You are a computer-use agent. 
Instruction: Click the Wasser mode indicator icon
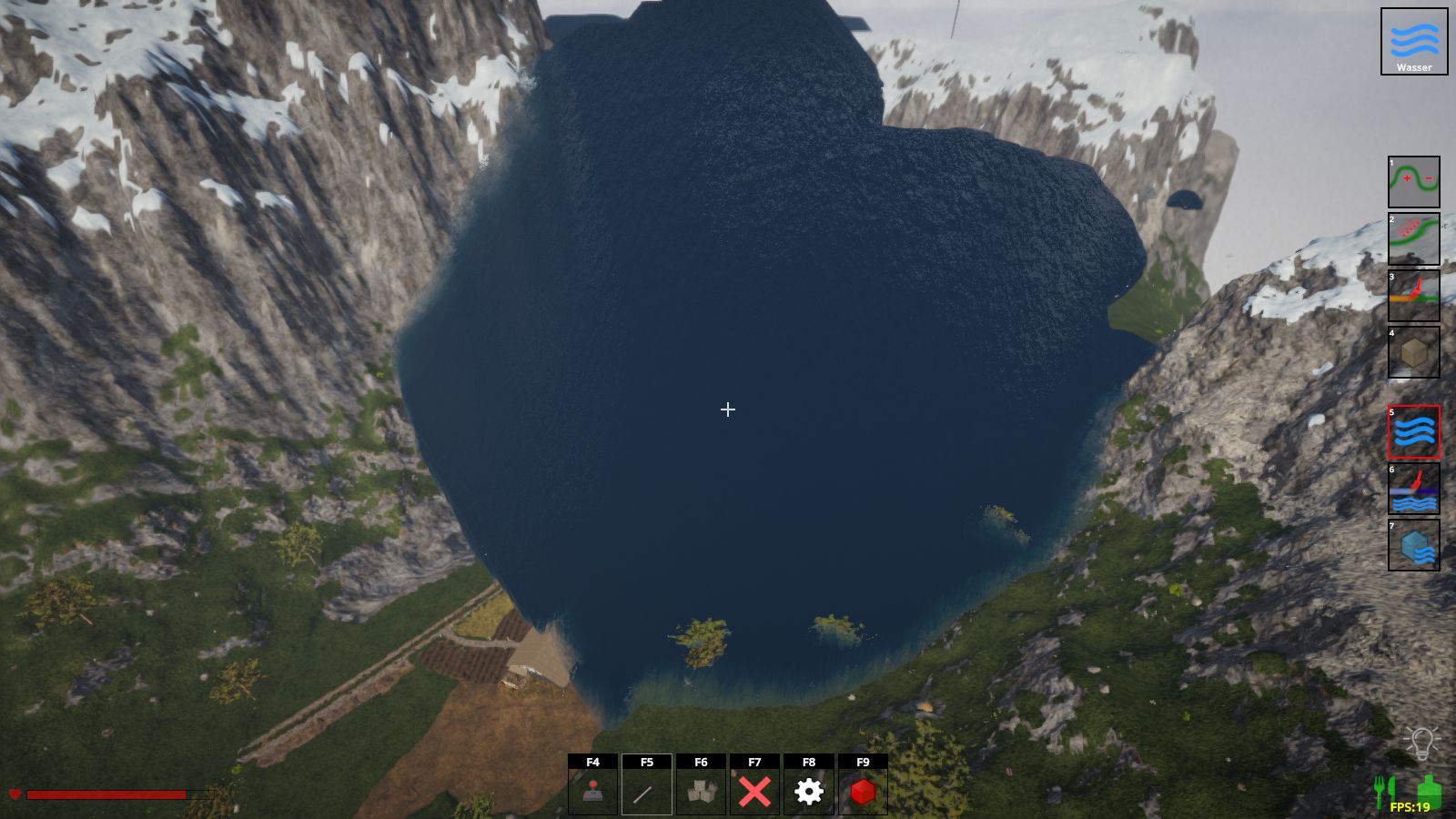coord(1413,42)
